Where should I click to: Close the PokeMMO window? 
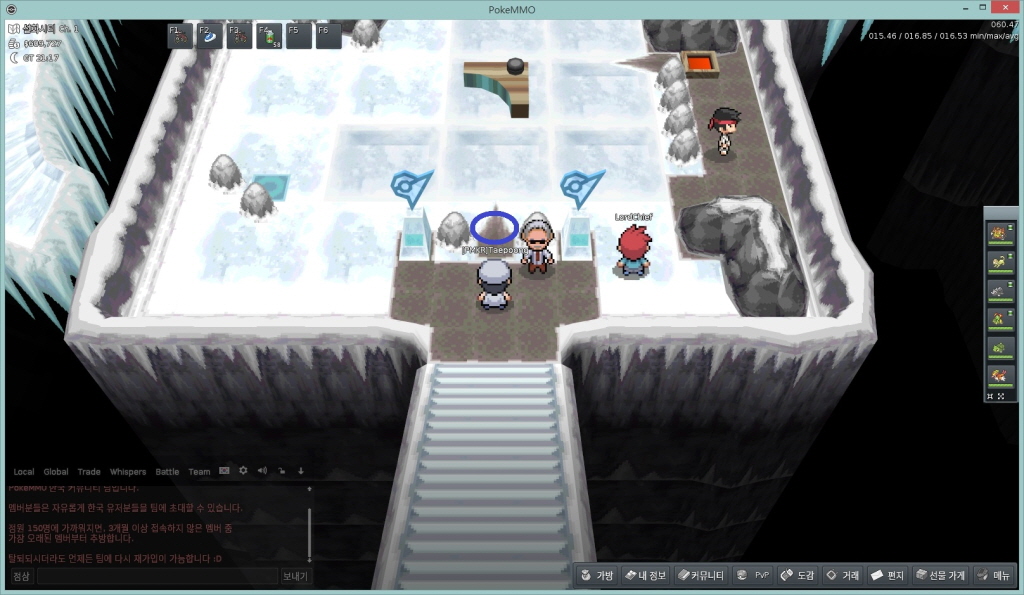click(x=1006, y=8)
